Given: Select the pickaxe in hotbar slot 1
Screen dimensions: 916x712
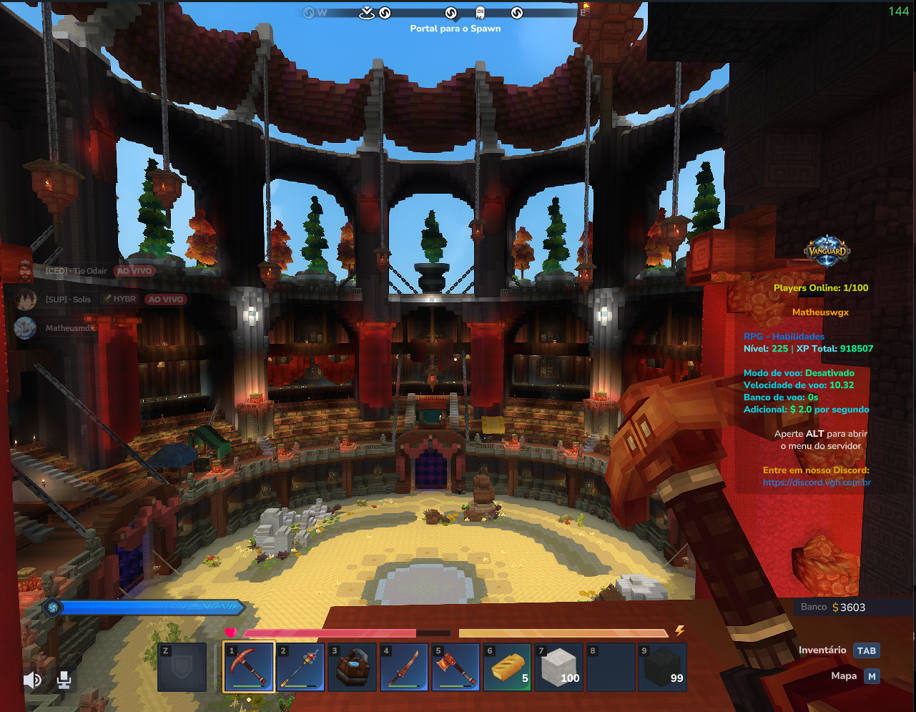Looking at the screenshot, I should 249,667.
